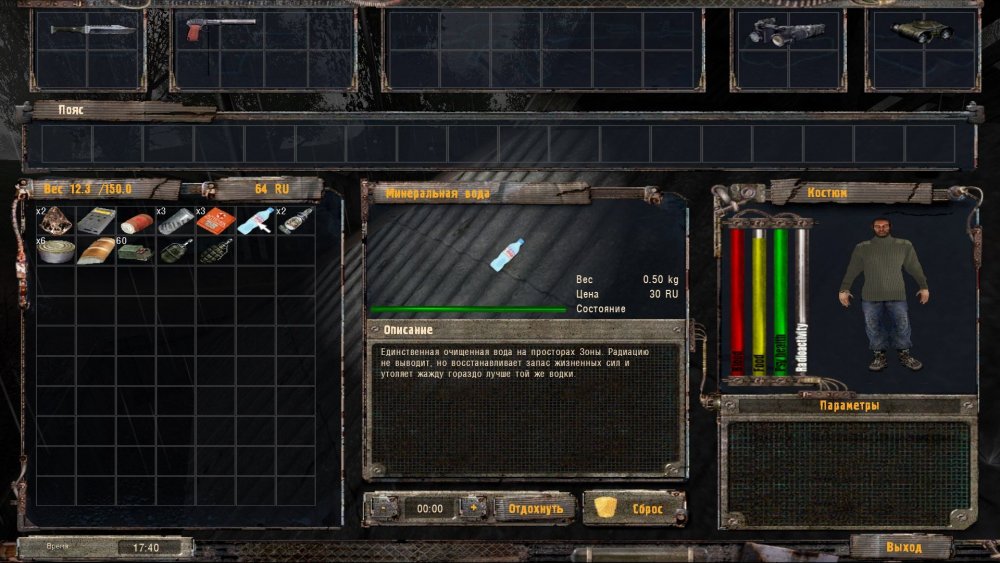1000x563 pixels.
Task: Increase rest time with the plus button
Action: (x=473, y=508)
